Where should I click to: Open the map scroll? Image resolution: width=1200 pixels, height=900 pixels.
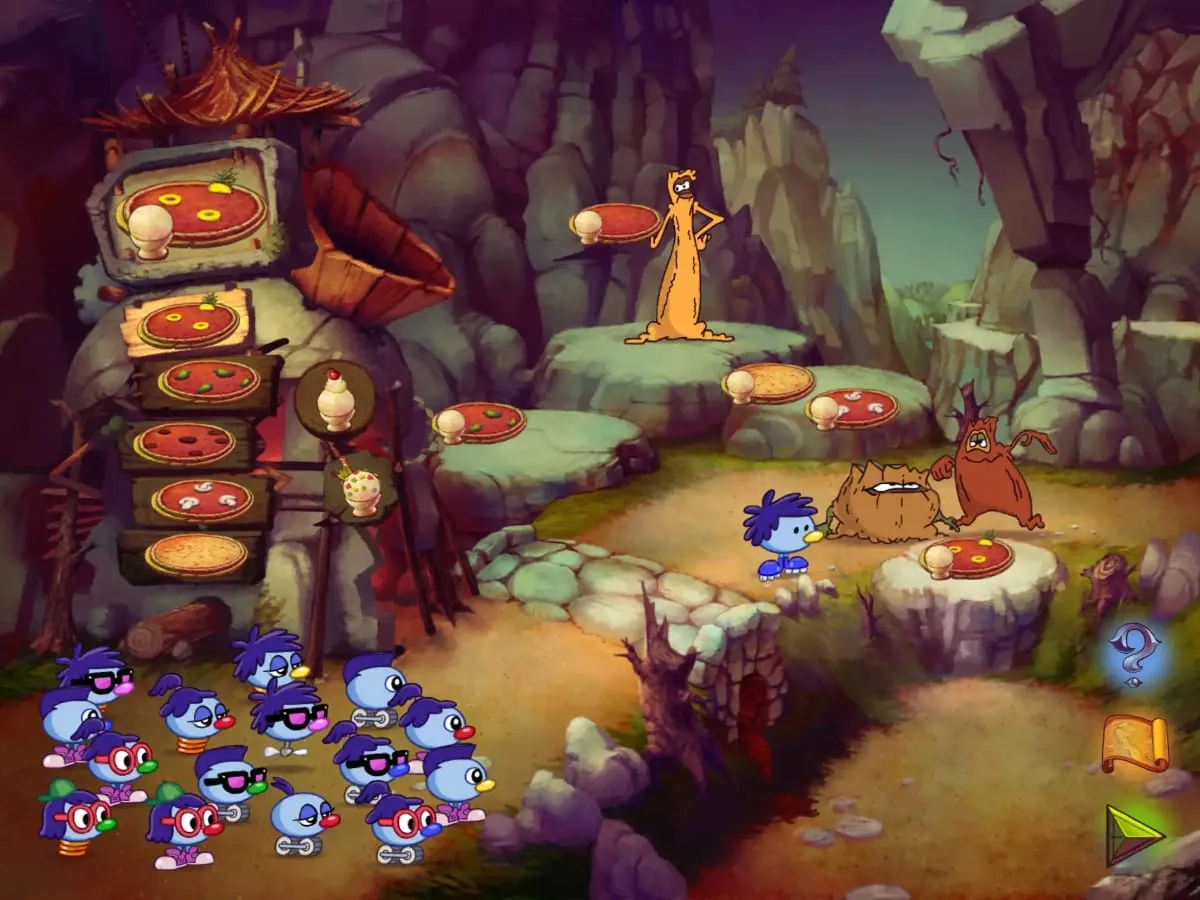(1135, 744)
